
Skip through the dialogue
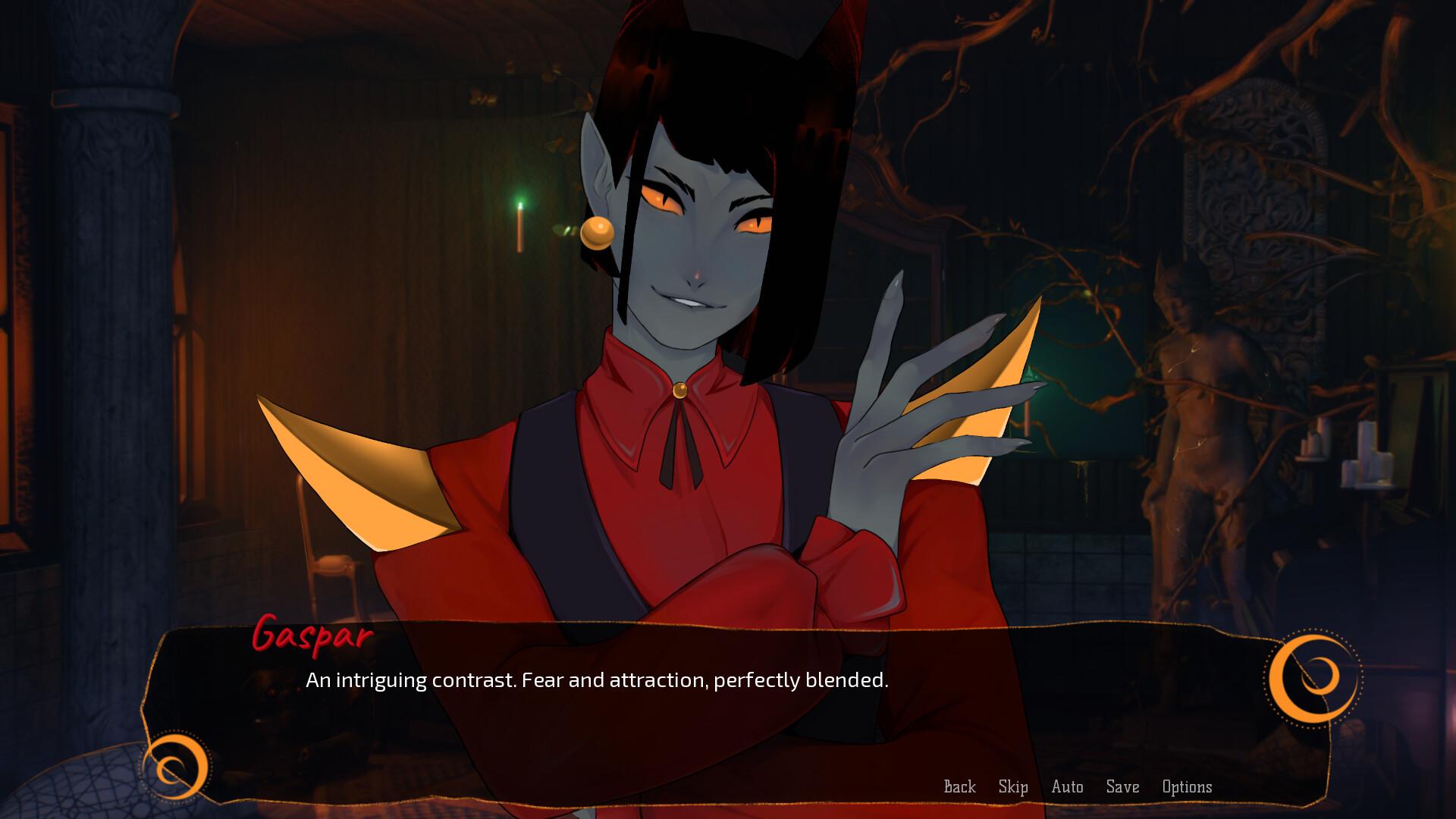[x=1013, y=787]
